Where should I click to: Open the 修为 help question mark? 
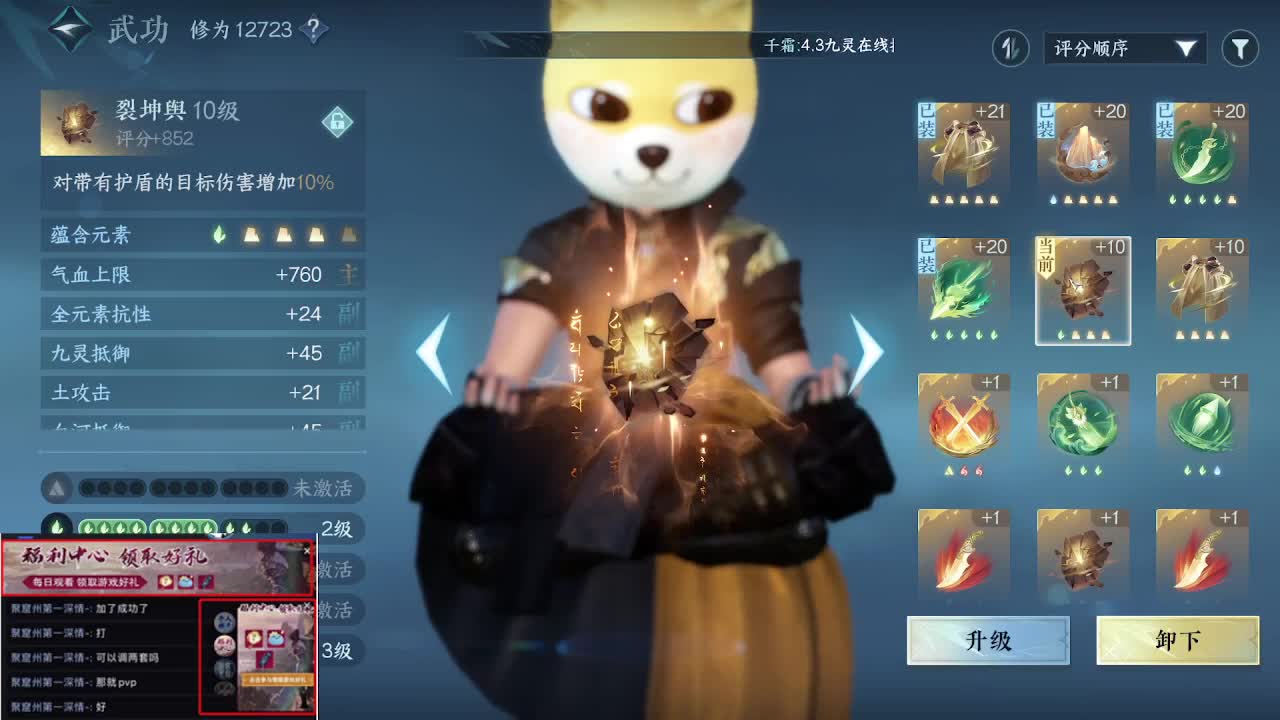pos(313,30)
